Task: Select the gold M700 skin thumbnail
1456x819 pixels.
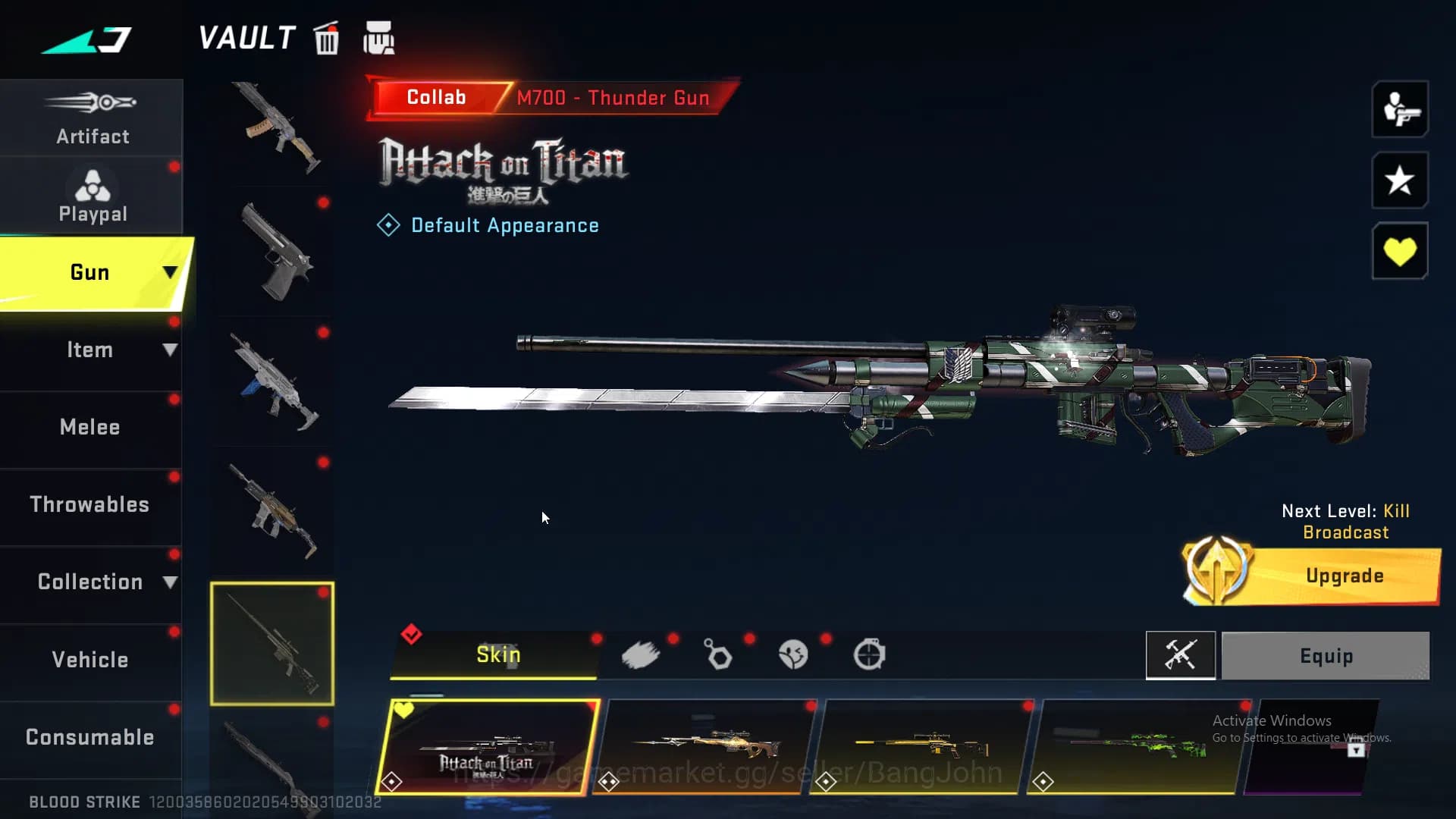Action: click(922, 747)
